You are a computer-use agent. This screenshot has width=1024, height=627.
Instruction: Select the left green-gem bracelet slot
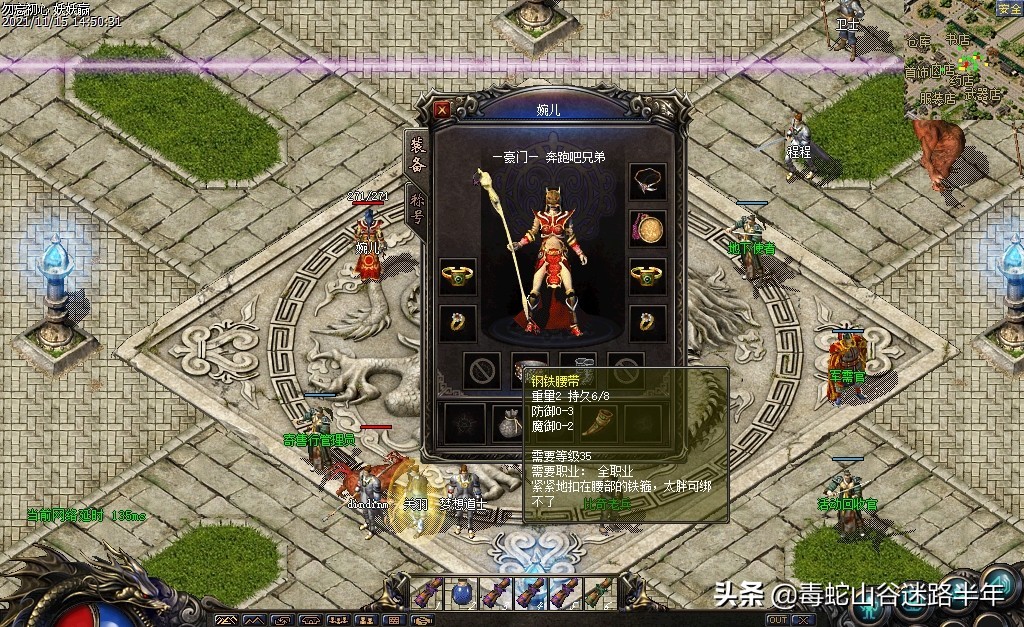pos(458,276)
